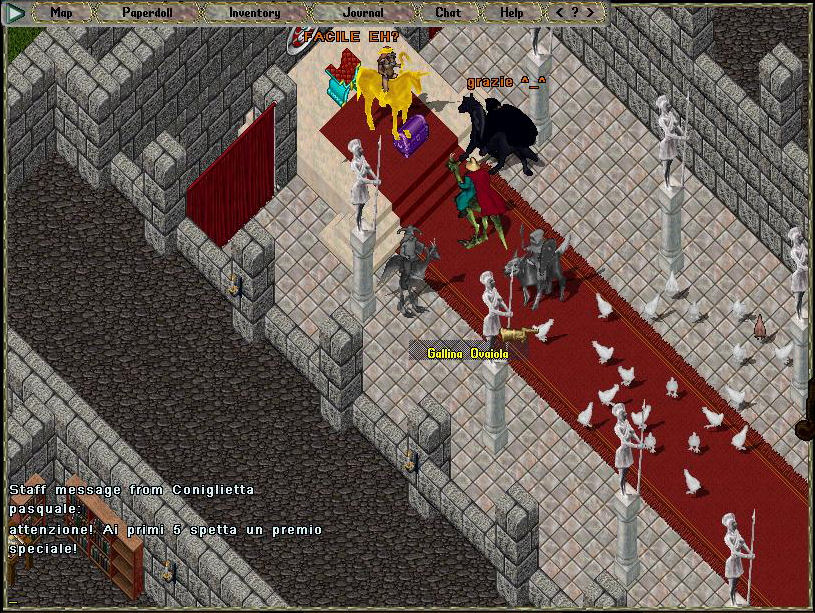Show the Journal log

tap(362, 13)
